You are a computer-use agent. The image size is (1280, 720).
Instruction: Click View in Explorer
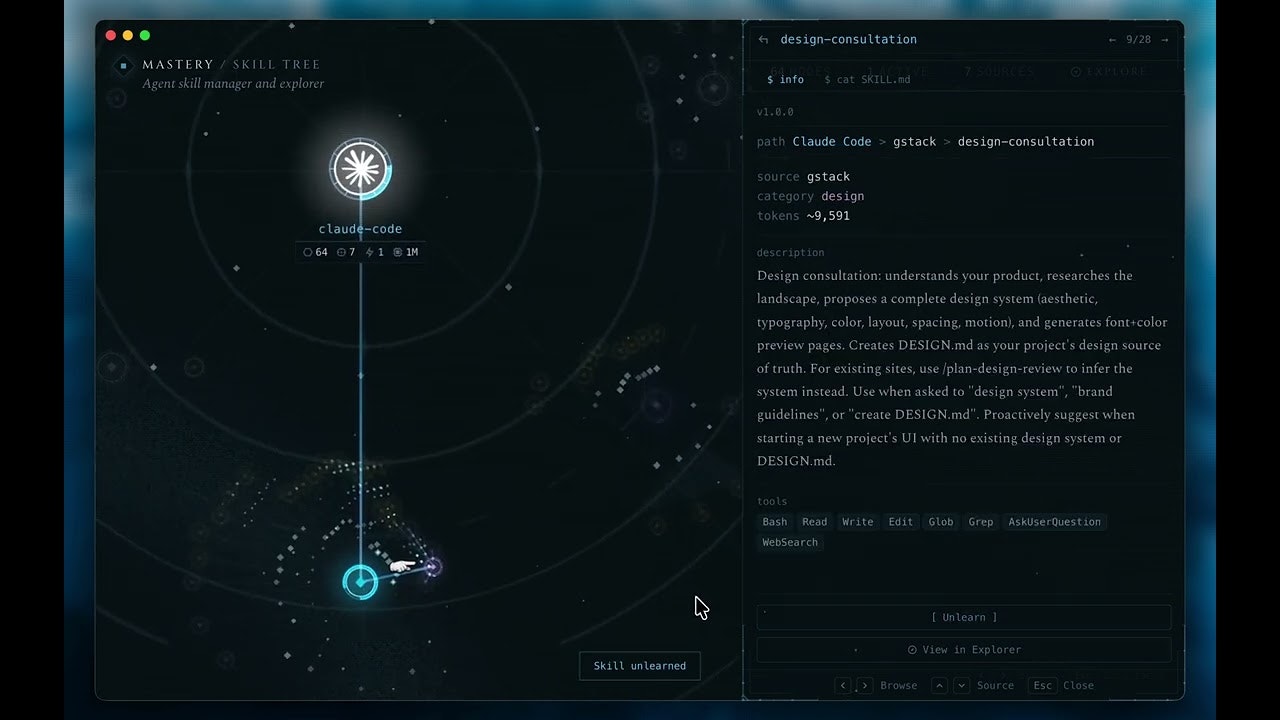pyautogui.click(x=963, y=649)
